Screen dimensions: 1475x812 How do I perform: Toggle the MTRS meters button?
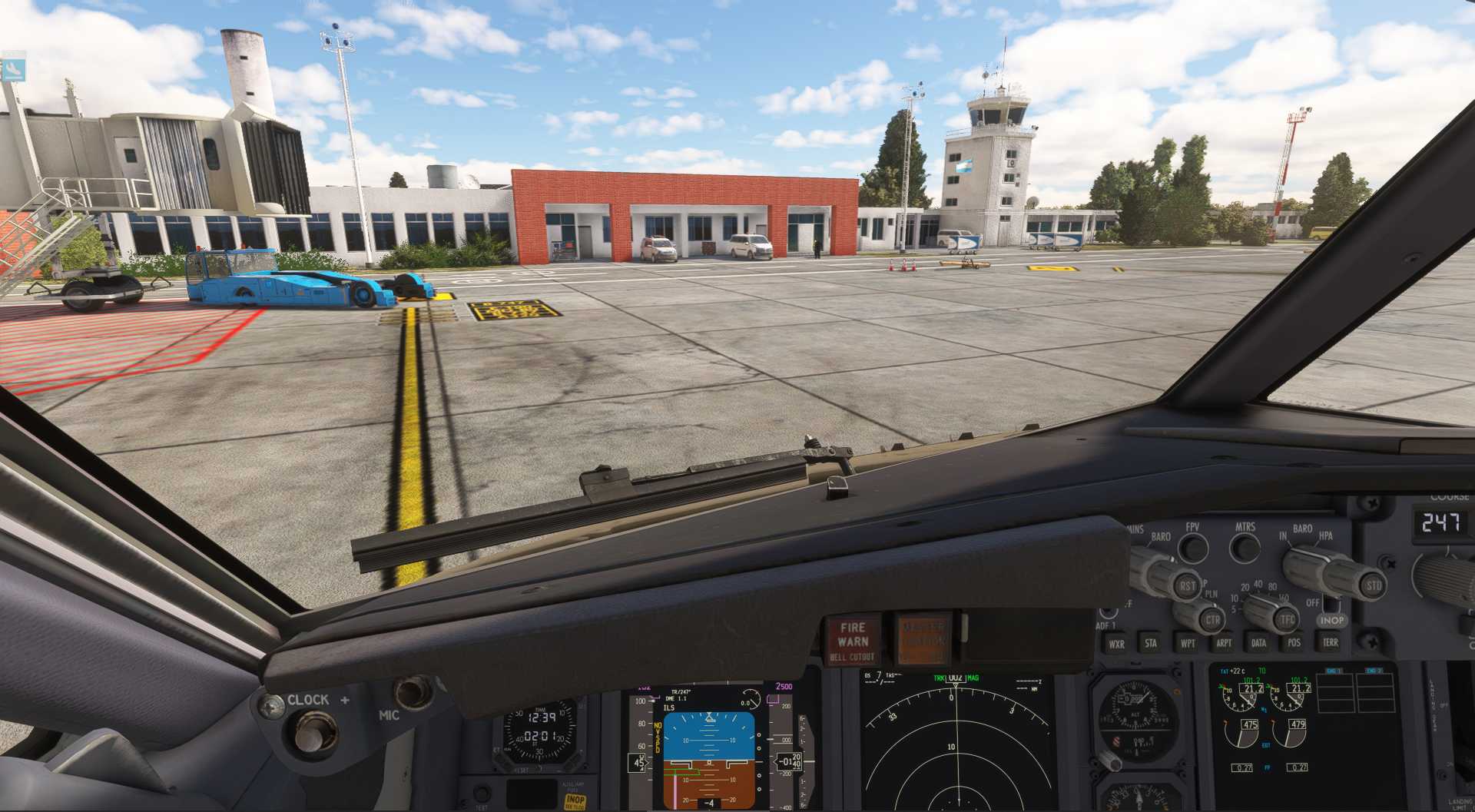1245,547
